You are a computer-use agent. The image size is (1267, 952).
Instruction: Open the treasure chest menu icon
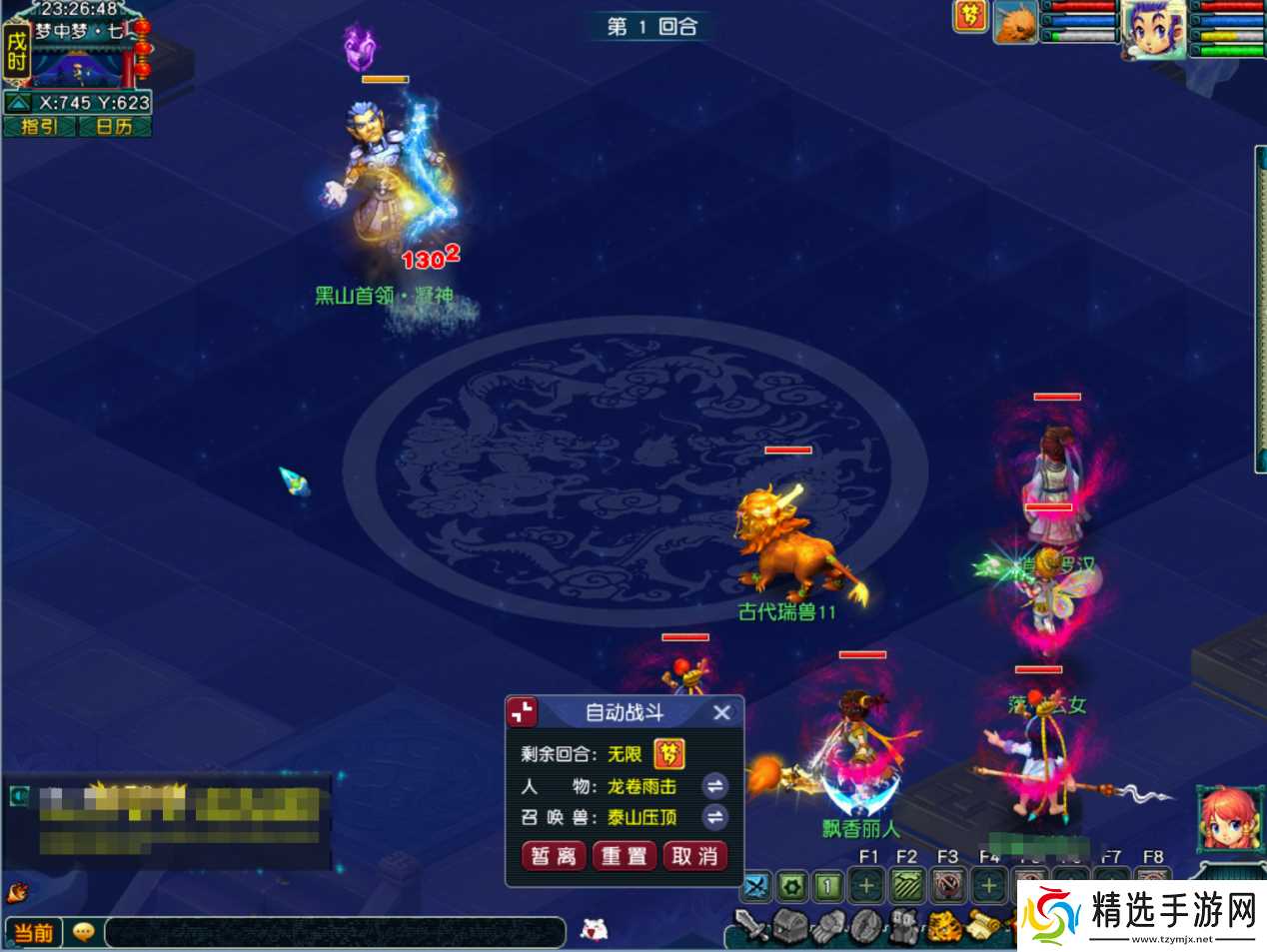(x=790, y=926)
